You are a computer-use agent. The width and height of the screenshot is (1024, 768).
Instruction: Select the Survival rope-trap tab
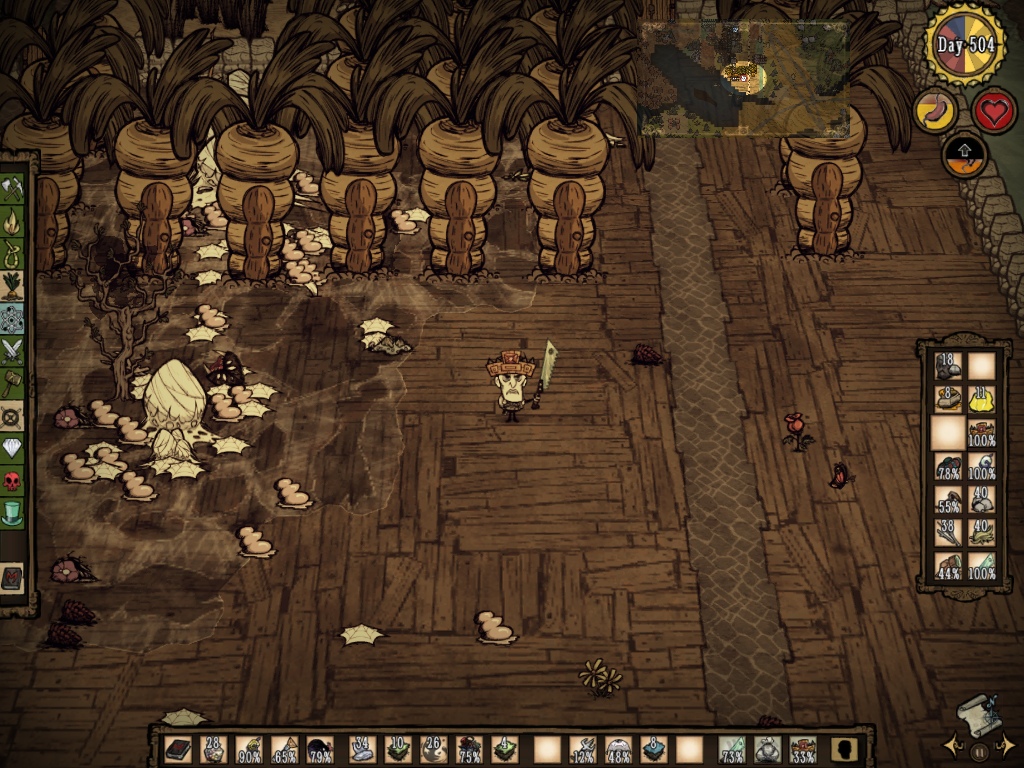click(13, 252)
